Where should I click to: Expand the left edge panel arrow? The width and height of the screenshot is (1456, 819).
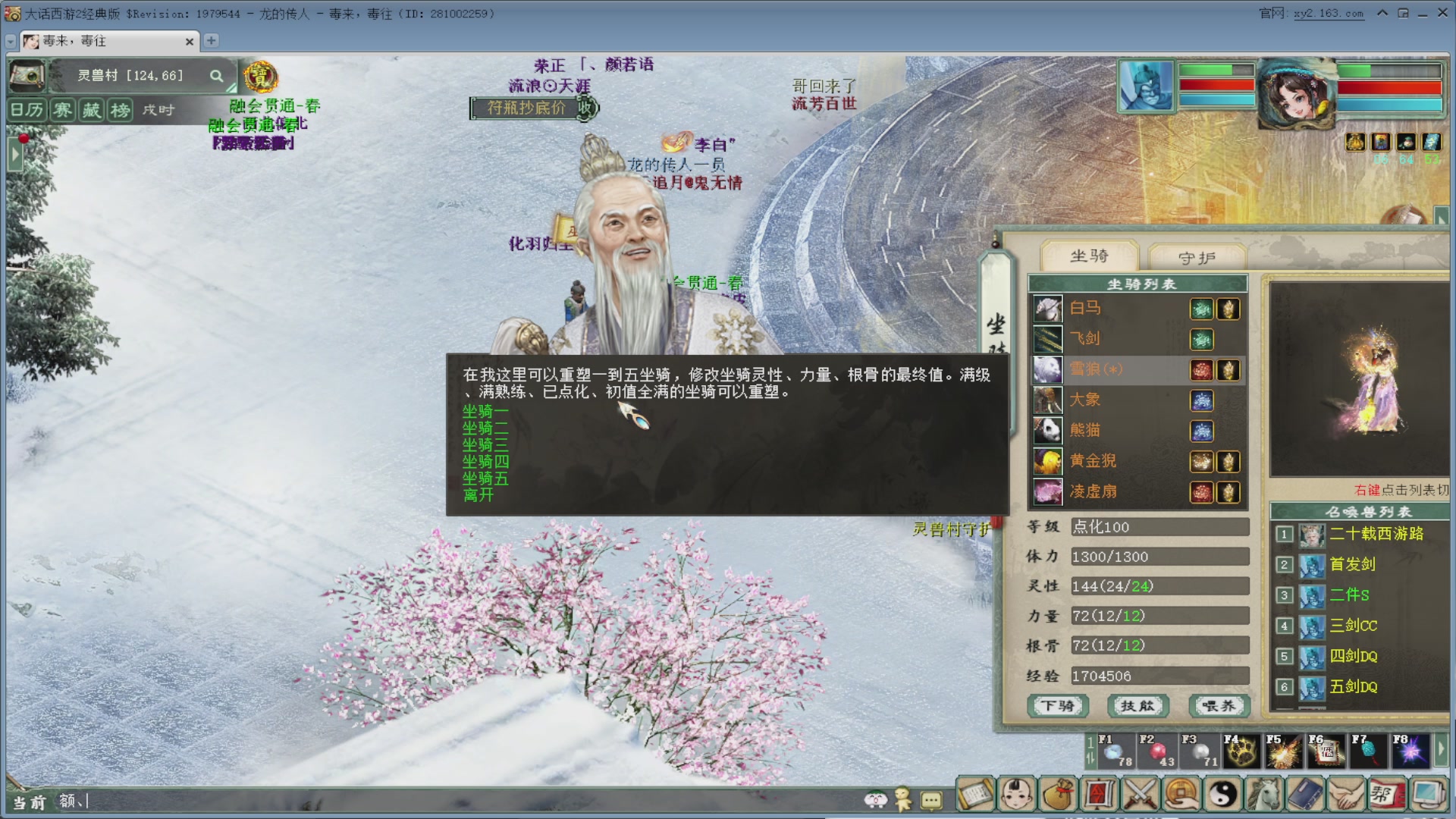(14, 153)
